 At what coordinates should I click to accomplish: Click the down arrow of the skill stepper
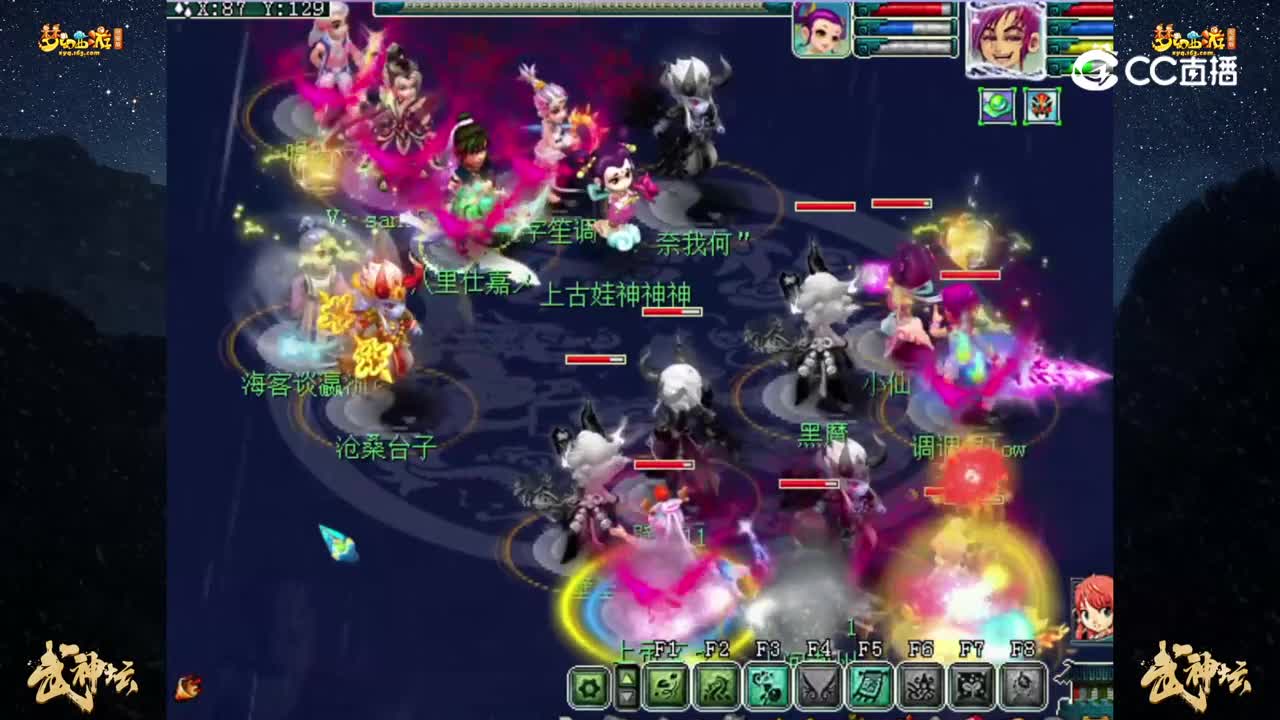point(625,698)
